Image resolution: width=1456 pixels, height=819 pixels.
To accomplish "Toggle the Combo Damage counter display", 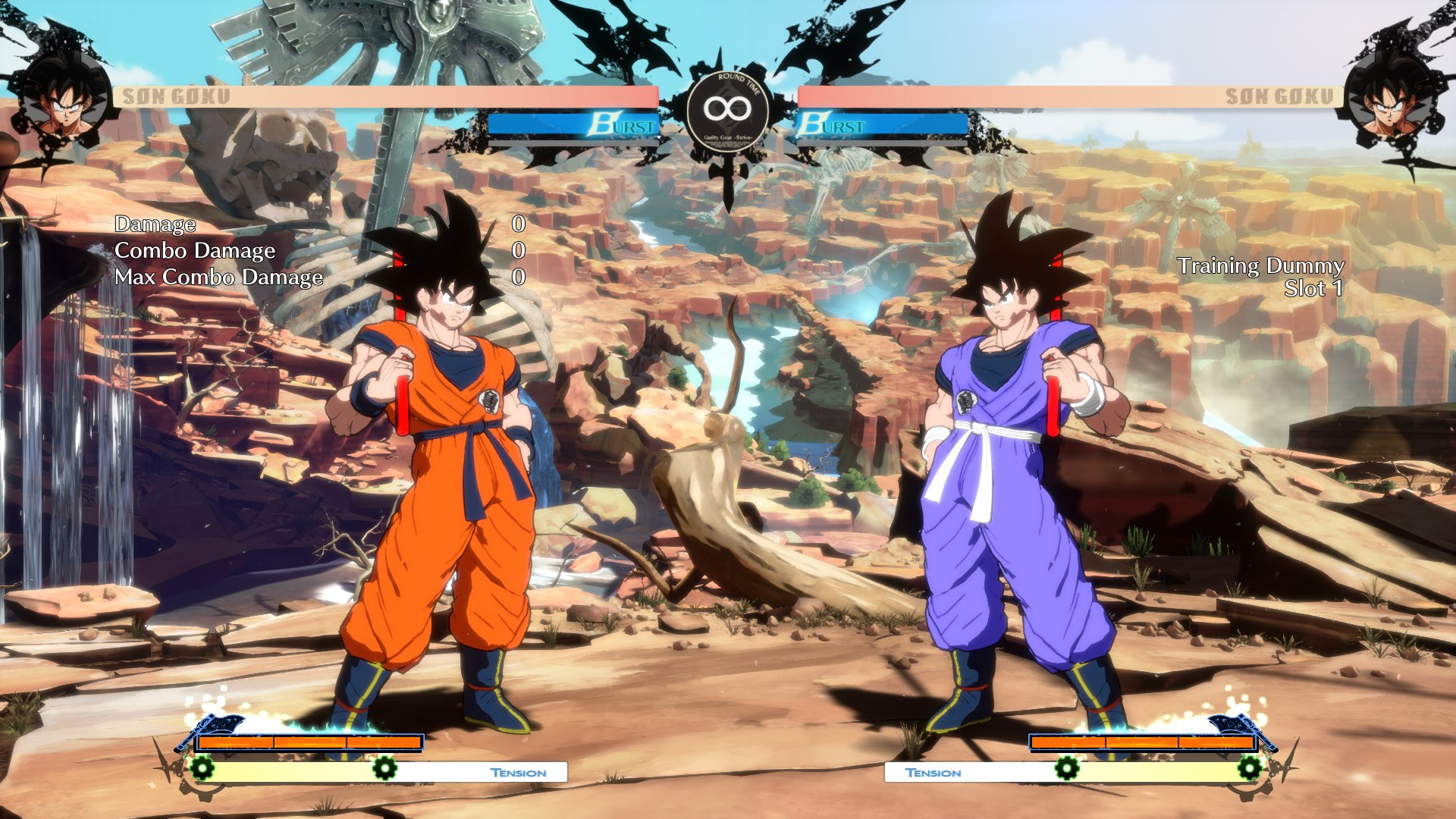I will click(x=194, y=250).
